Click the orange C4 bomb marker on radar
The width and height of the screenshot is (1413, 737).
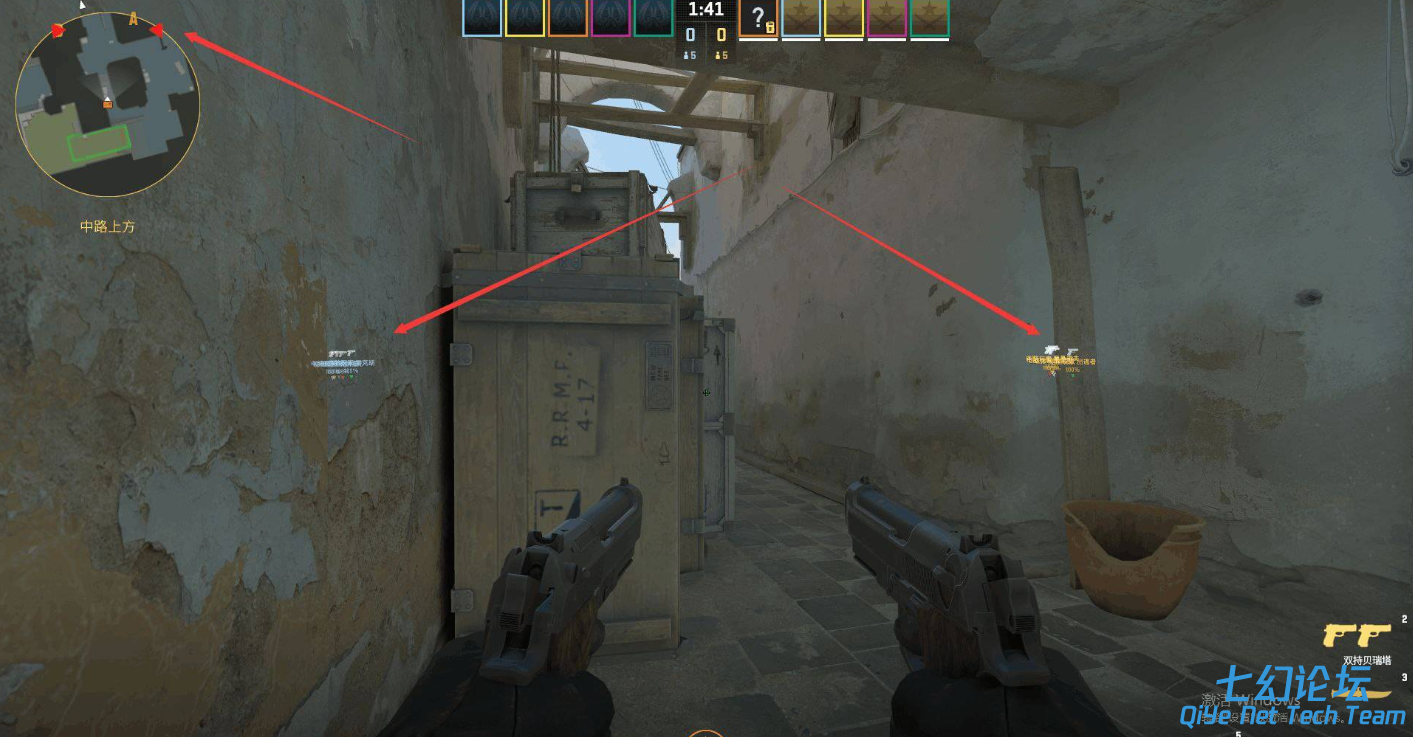(107, 104)
